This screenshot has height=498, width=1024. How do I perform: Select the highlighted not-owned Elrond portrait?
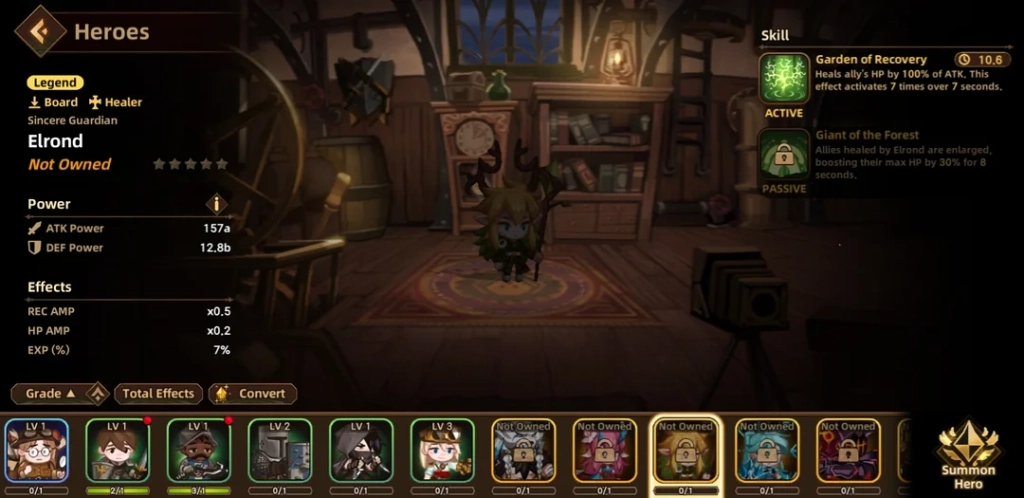point(686,452)
